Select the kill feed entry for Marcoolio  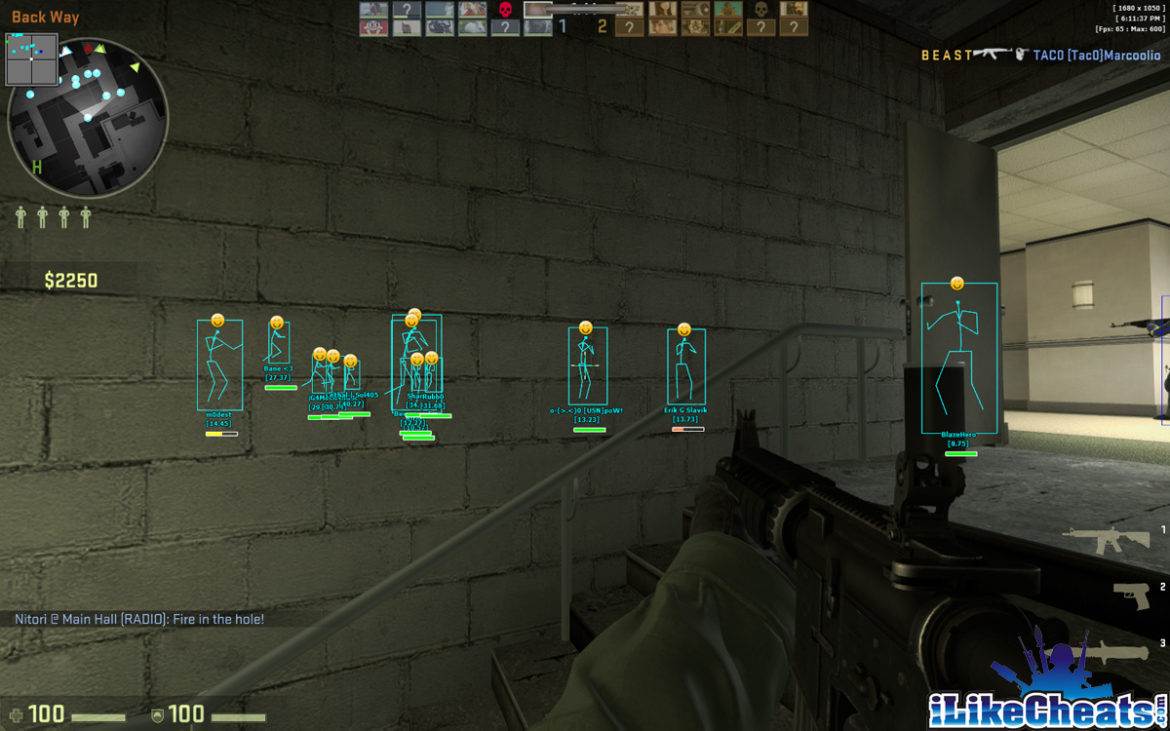pos(1041,55)
